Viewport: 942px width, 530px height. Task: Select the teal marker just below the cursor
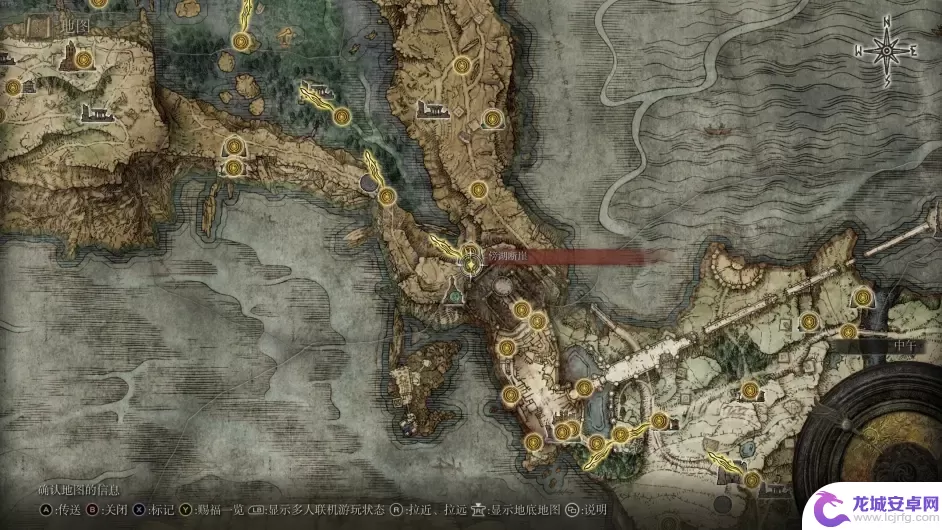pyautogui.click(x=457, y=296)
